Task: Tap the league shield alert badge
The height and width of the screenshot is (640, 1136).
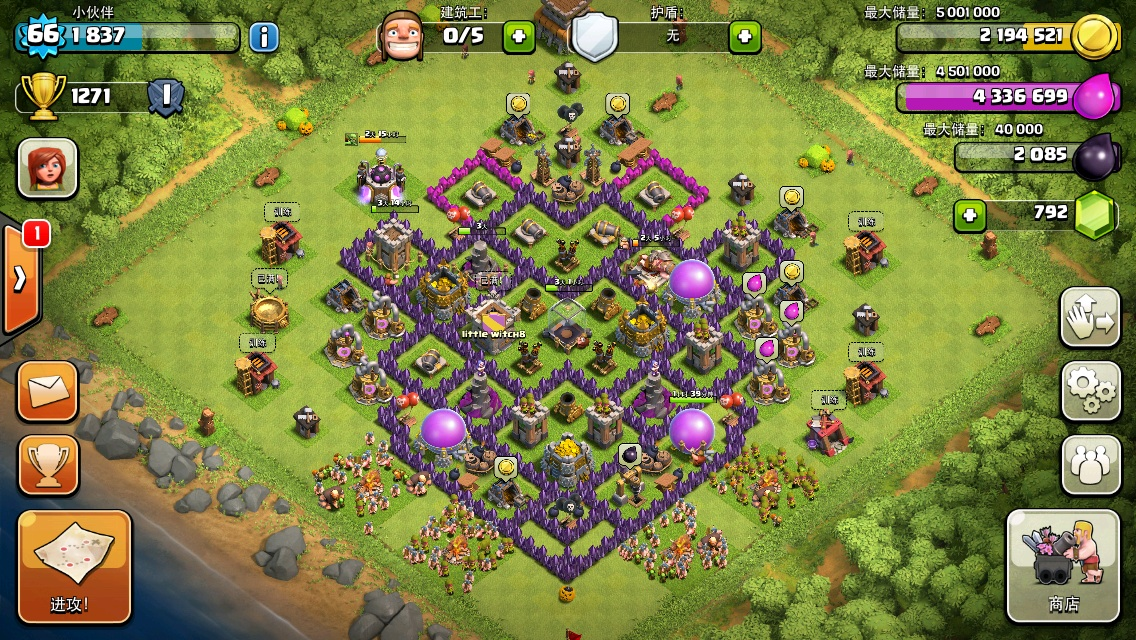Action: pyautogui.click(x=165, y=97)
